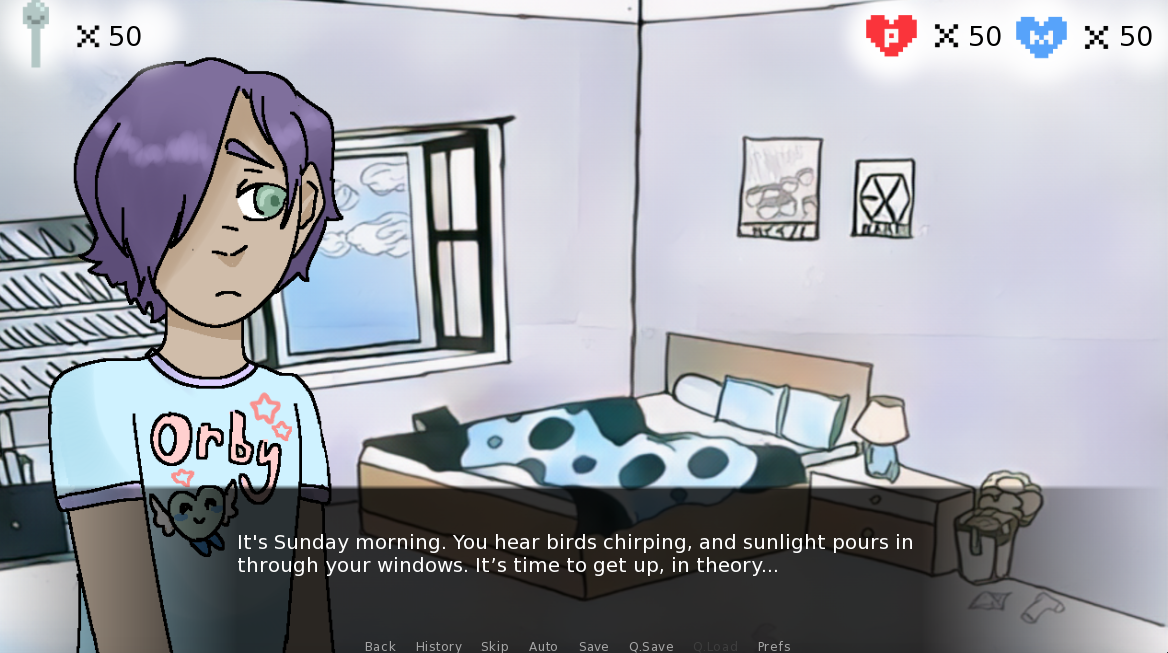Image resolution: width=1168 pixels, height=653 pixels.
Task: Open the Prefs settings menu
Action: [x=774, y=646]
